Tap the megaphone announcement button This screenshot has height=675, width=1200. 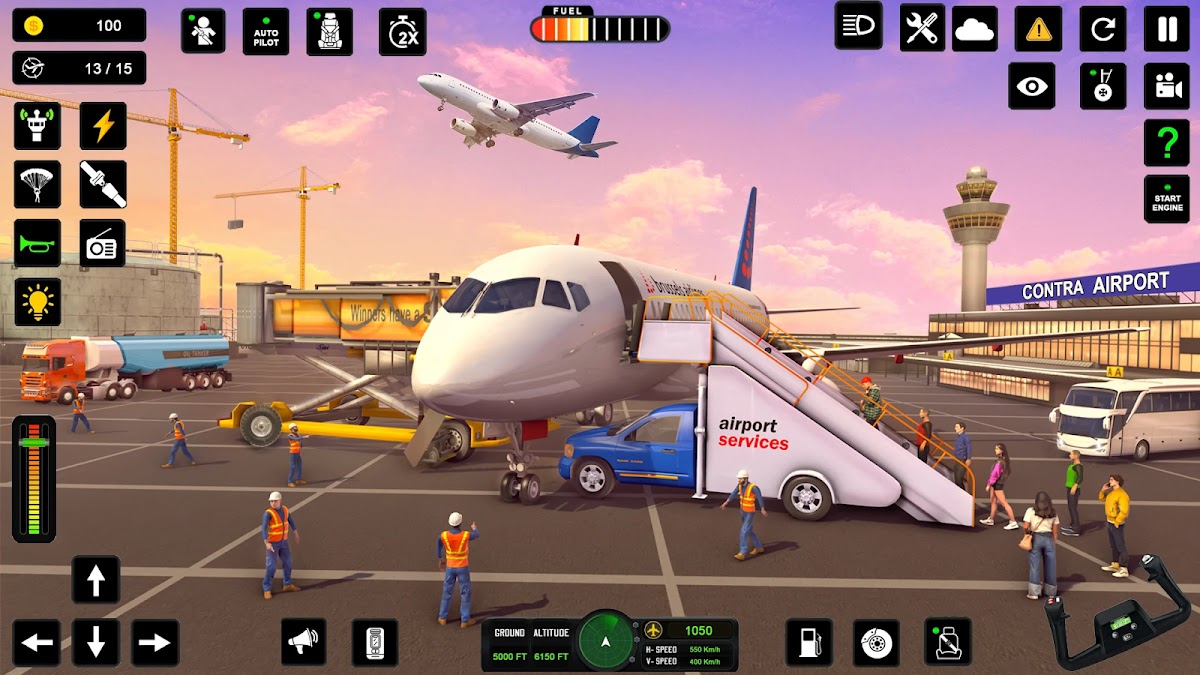tap(305, 642)
